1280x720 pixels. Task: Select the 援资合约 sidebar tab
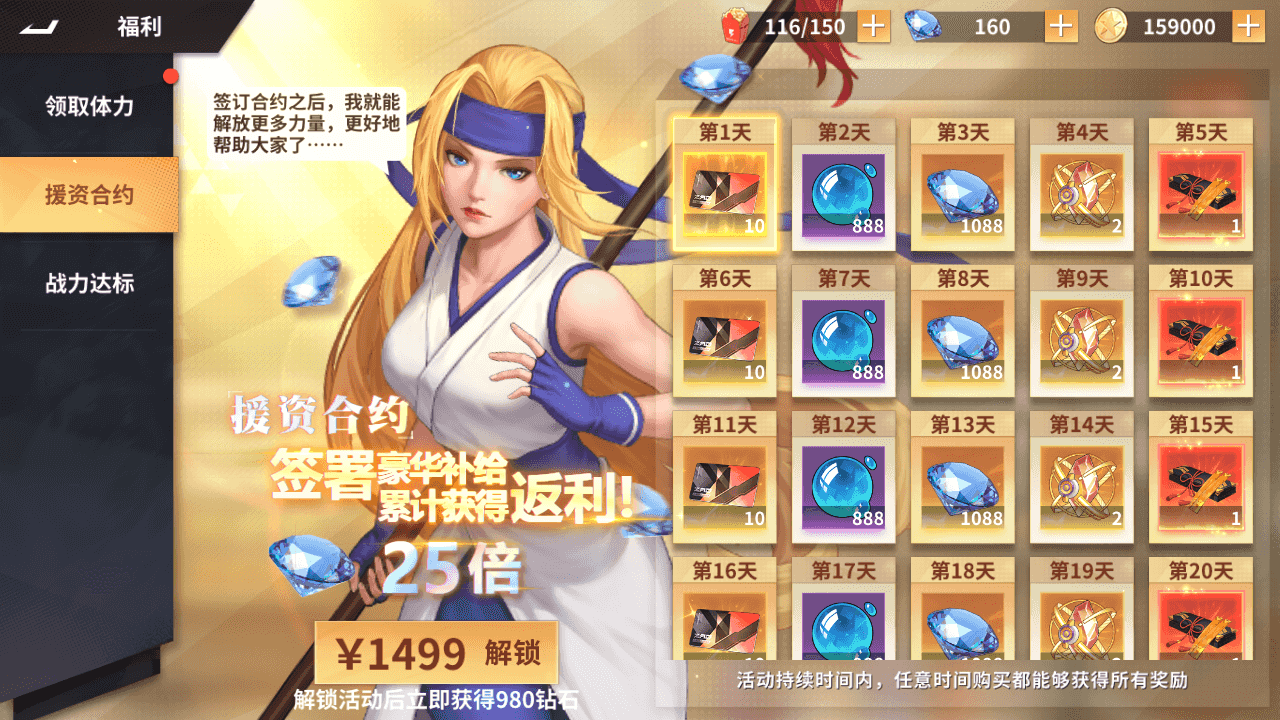88,193
